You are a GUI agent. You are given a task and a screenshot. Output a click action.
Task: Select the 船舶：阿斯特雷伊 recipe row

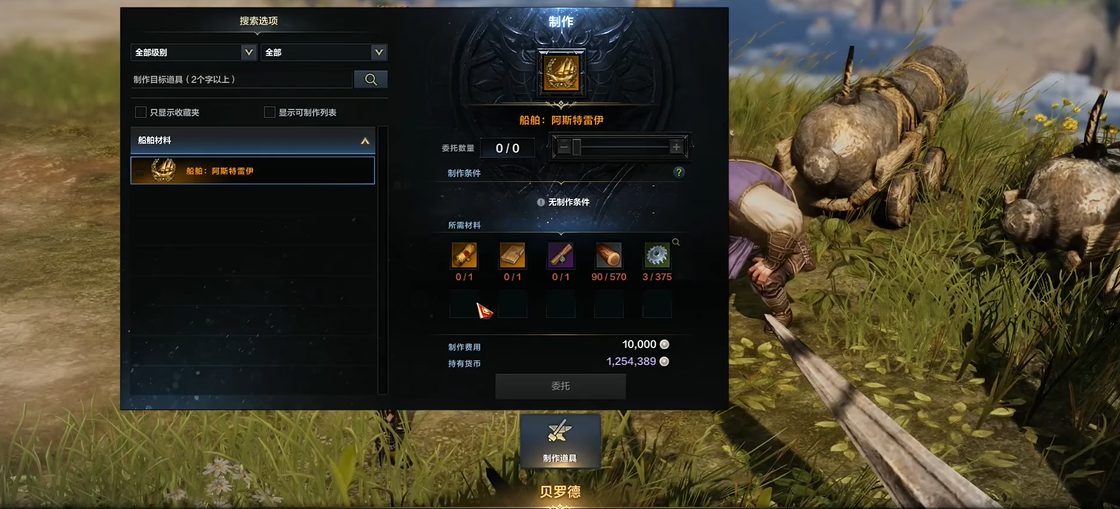(253, 170)
